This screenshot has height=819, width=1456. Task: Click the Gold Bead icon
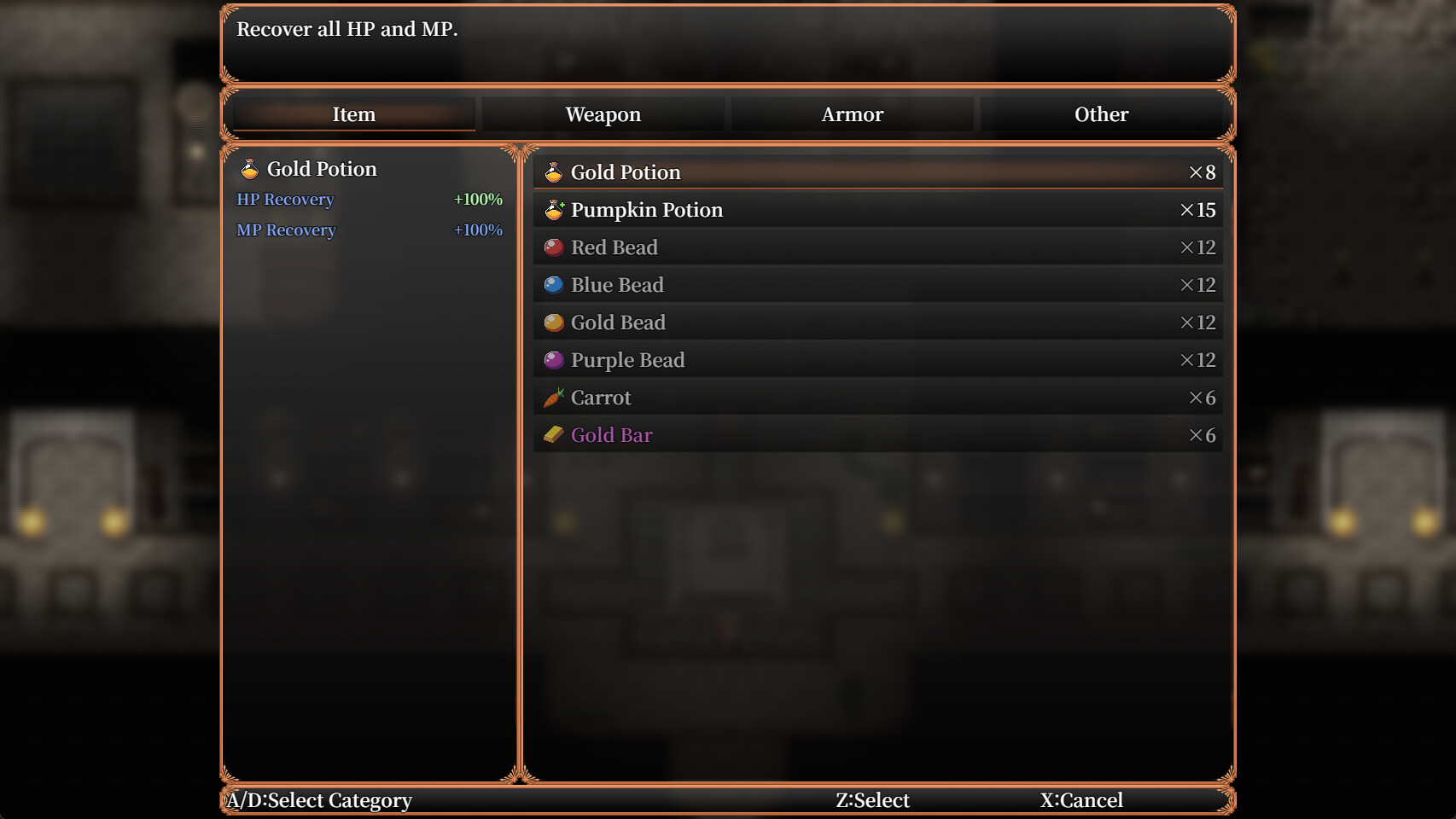pyautogui.click(x=554, y=322)
